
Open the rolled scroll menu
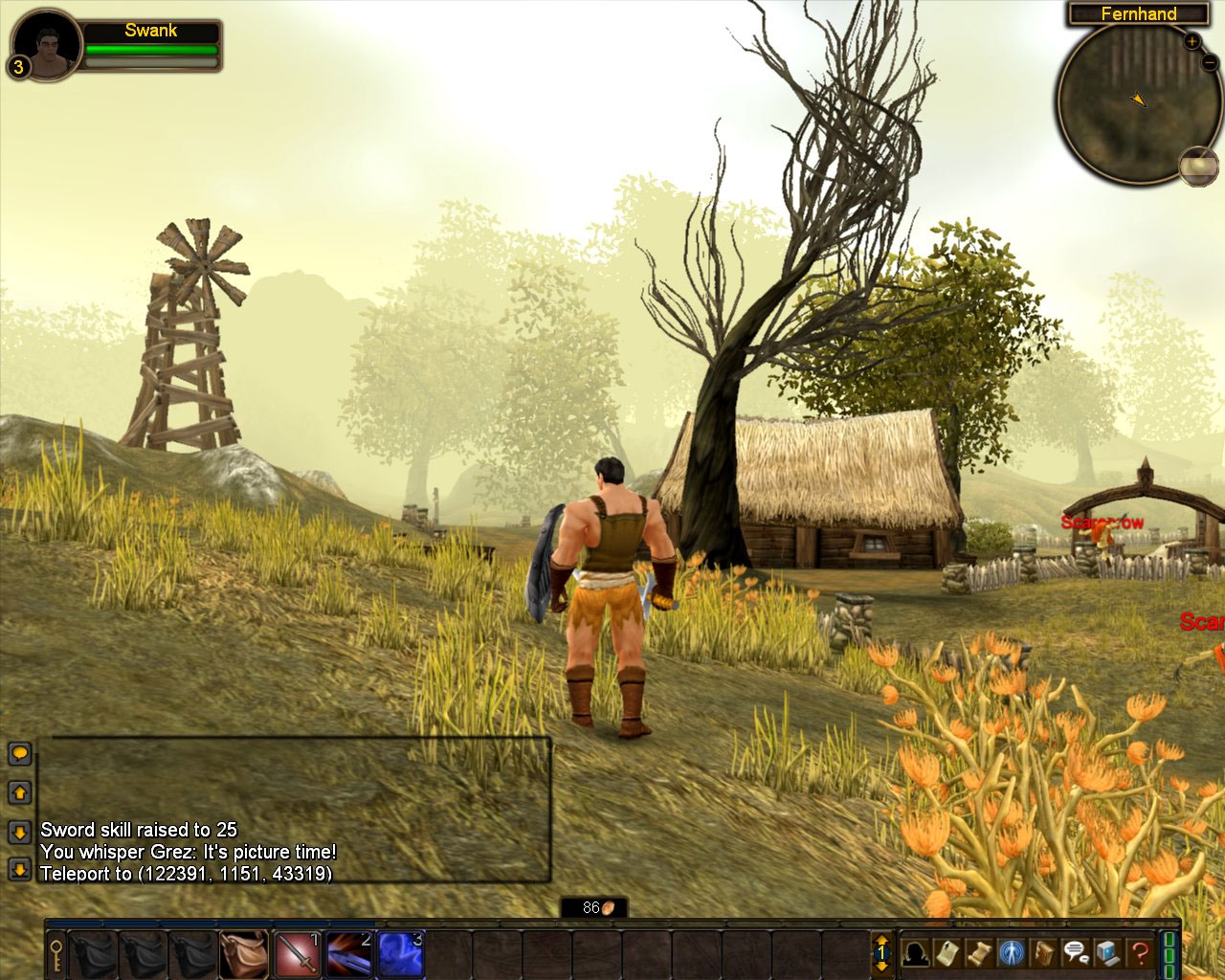tap(980, 953)
